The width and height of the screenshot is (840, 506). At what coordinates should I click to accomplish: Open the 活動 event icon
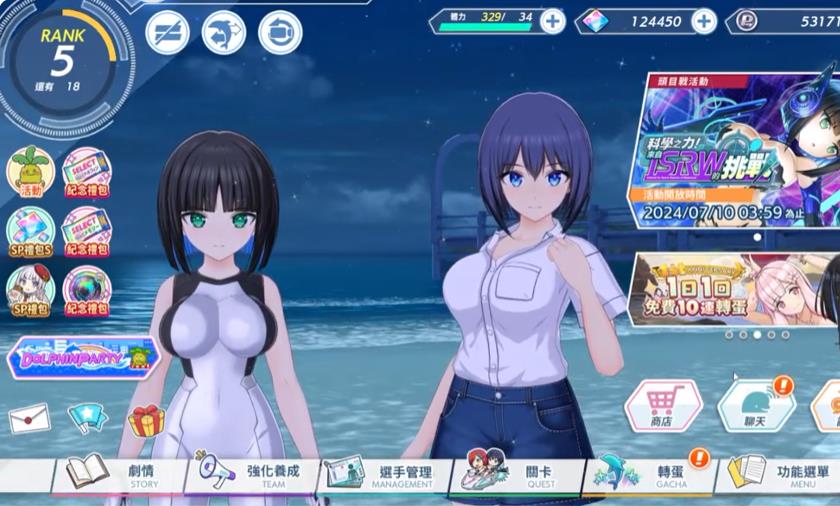pyautogui.click(x=30, y=172)
